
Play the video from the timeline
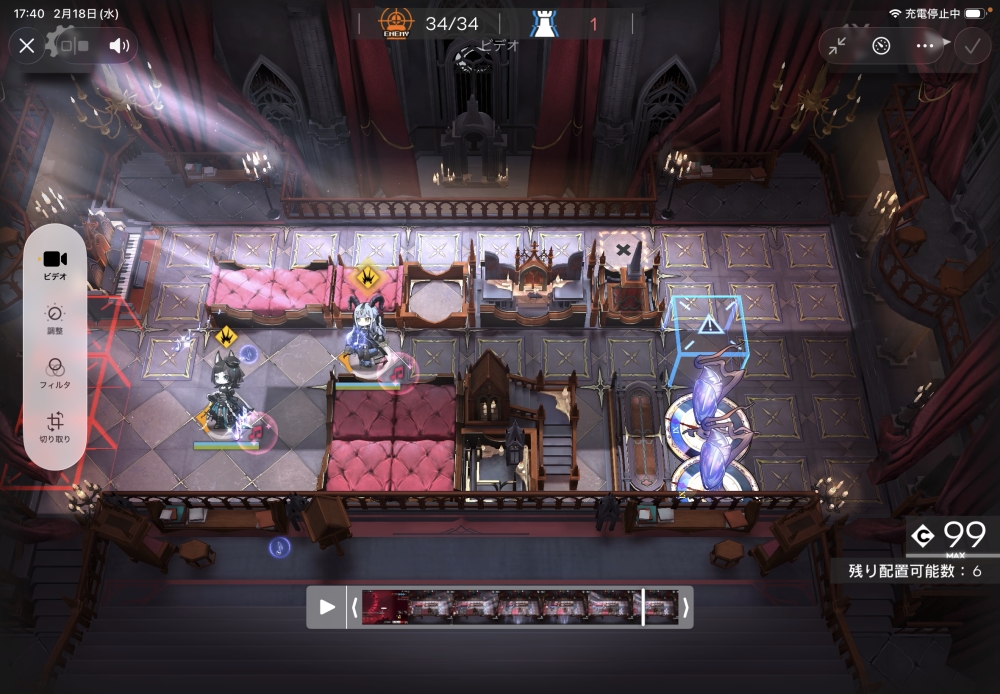[327, 607]
